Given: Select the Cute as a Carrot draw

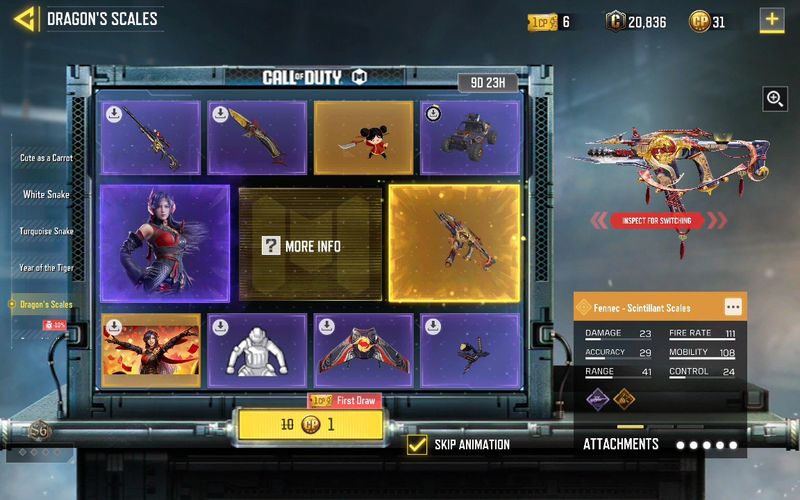Looking at the screenshot, I should (x=46, y=158).
